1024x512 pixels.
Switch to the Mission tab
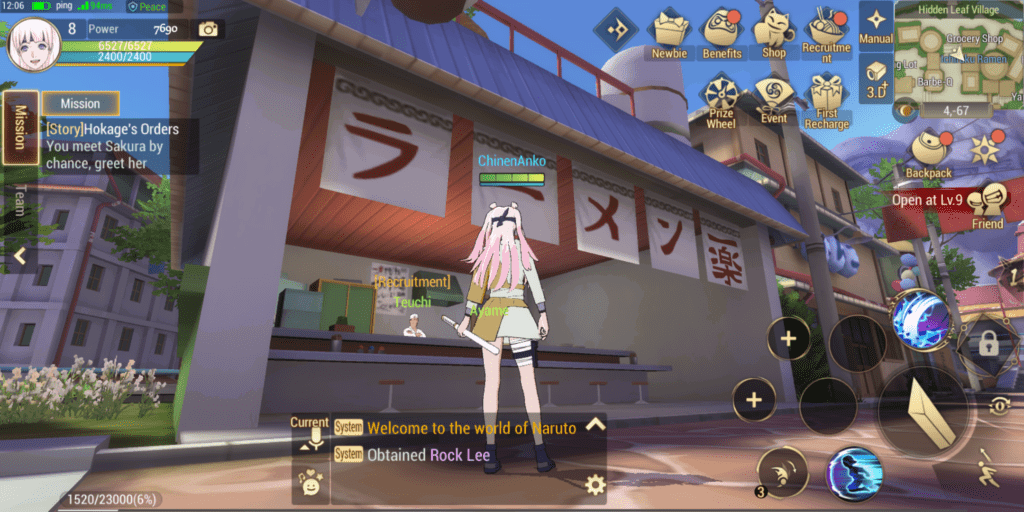[x=20, y=126]
